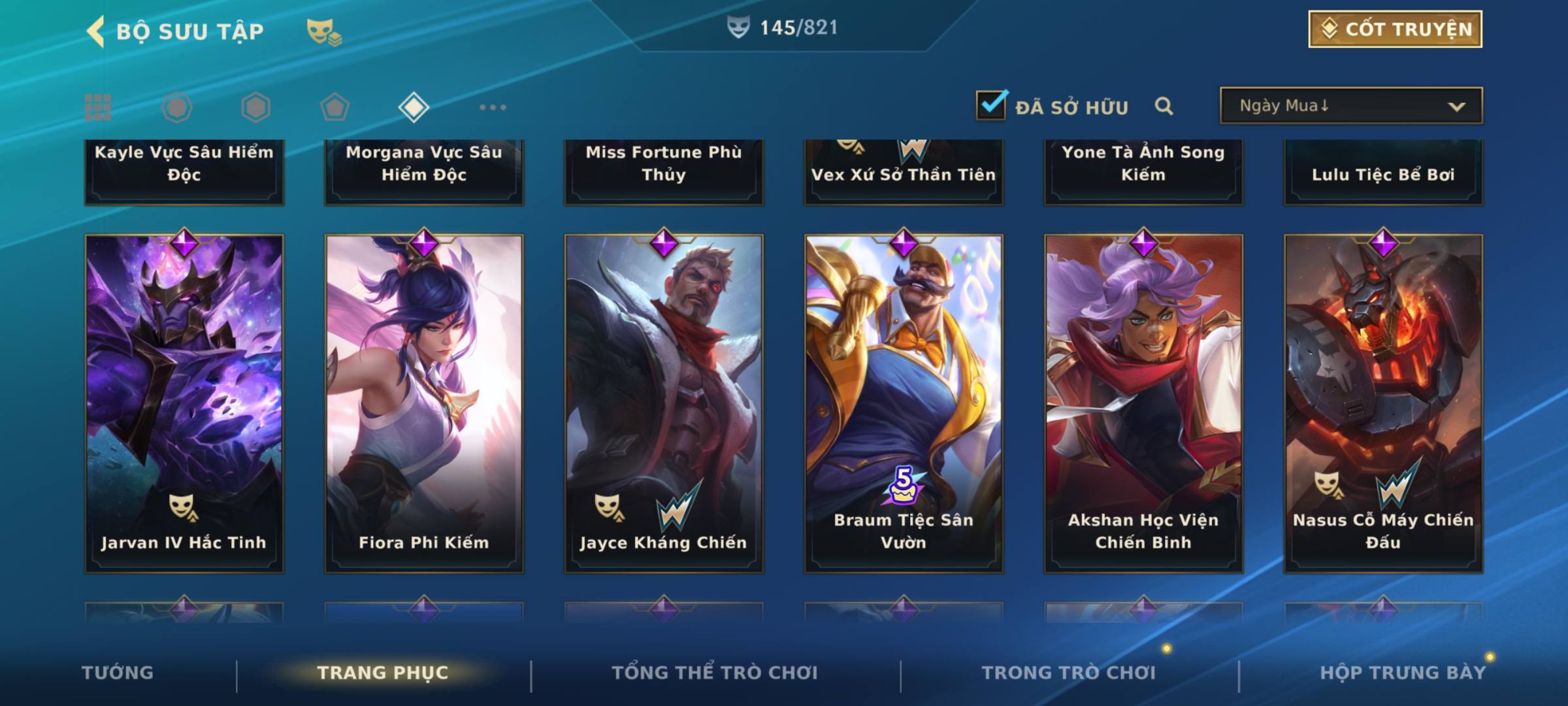Open the Trong Trò Chơi tab

click(1069, 673)
